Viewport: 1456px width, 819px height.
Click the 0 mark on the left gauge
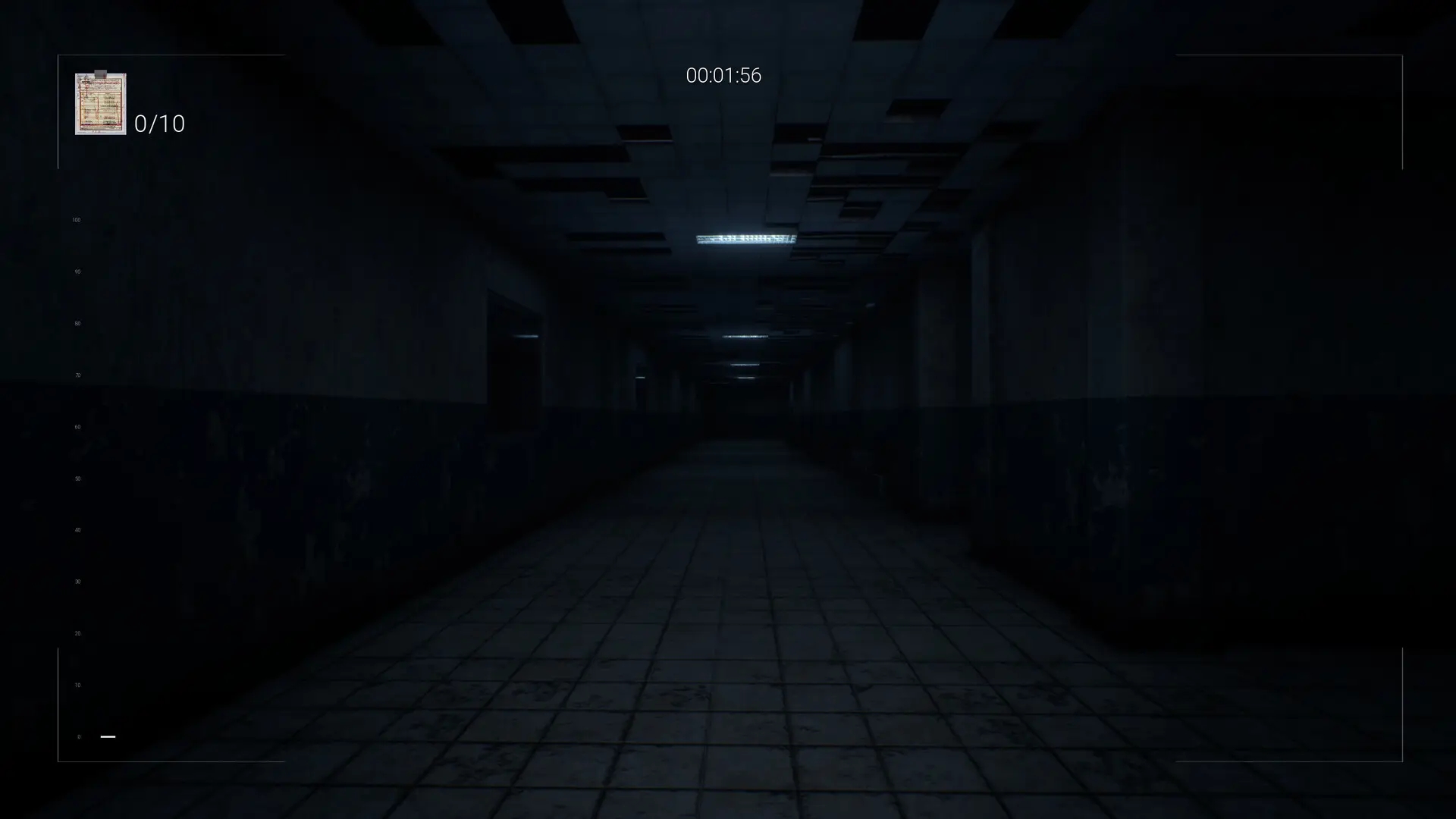tap(78, 736)
